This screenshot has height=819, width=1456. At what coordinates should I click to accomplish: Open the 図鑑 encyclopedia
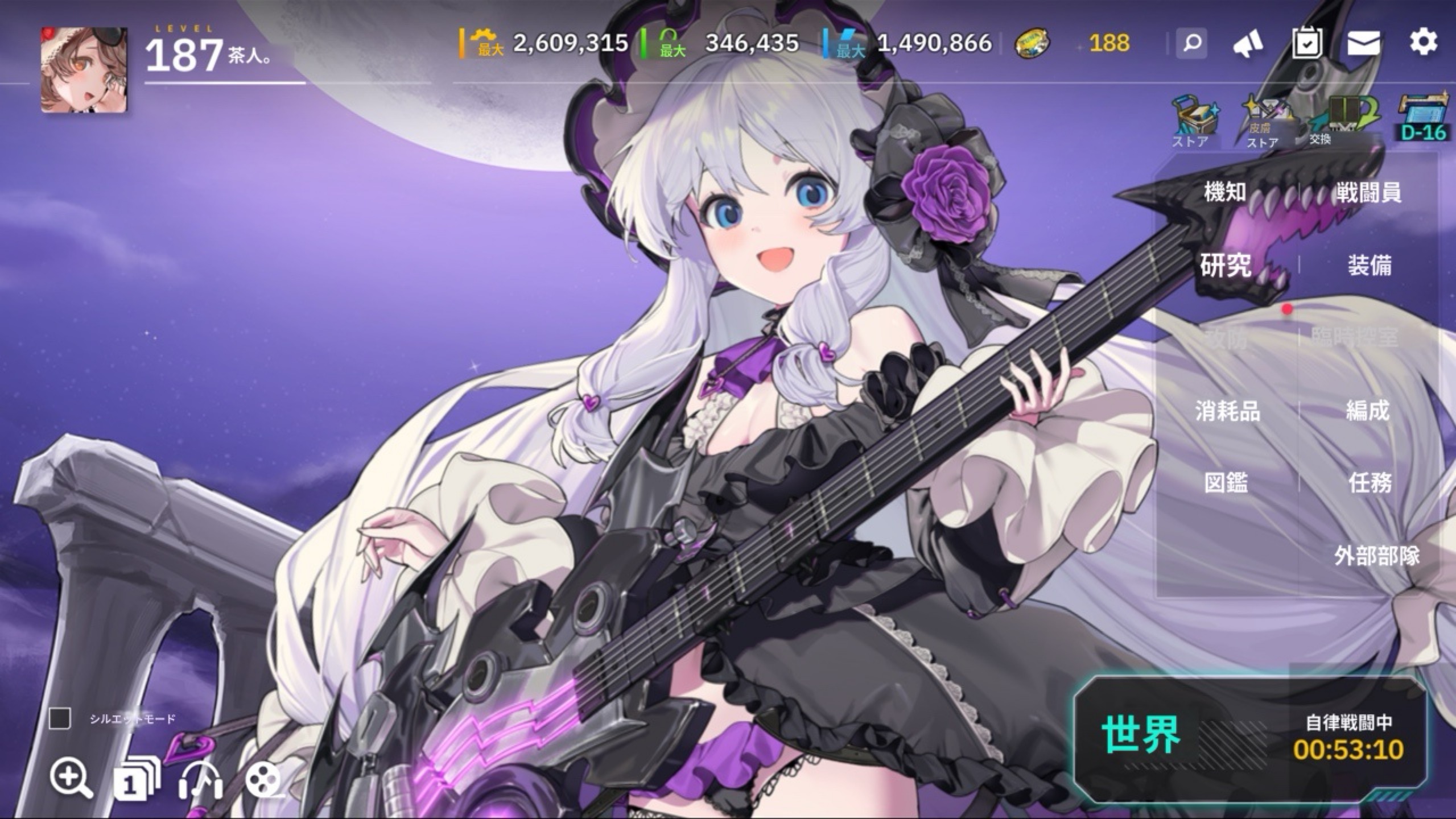click(1226, 483)
